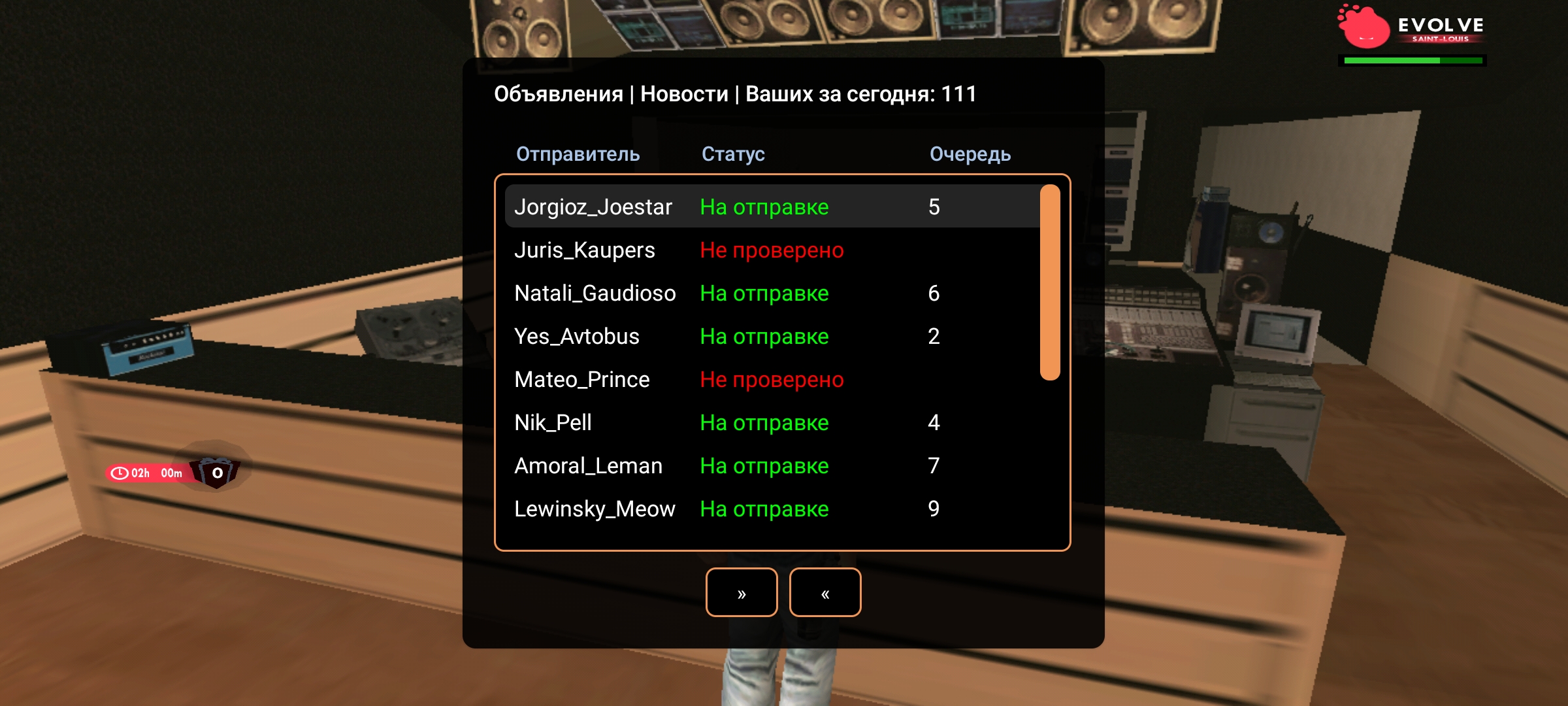Pick the Nik_Pell list row
The height and width of the screenshot is (706, 1568).
pyautogui.click(x=771, y=422)
